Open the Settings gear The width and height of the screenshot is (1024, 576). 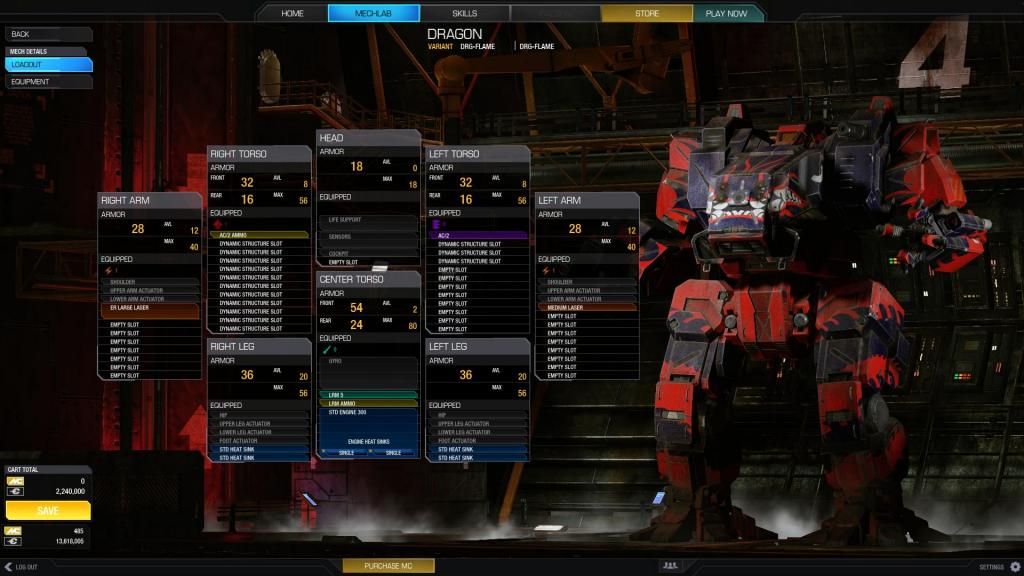pos(1015,567)
